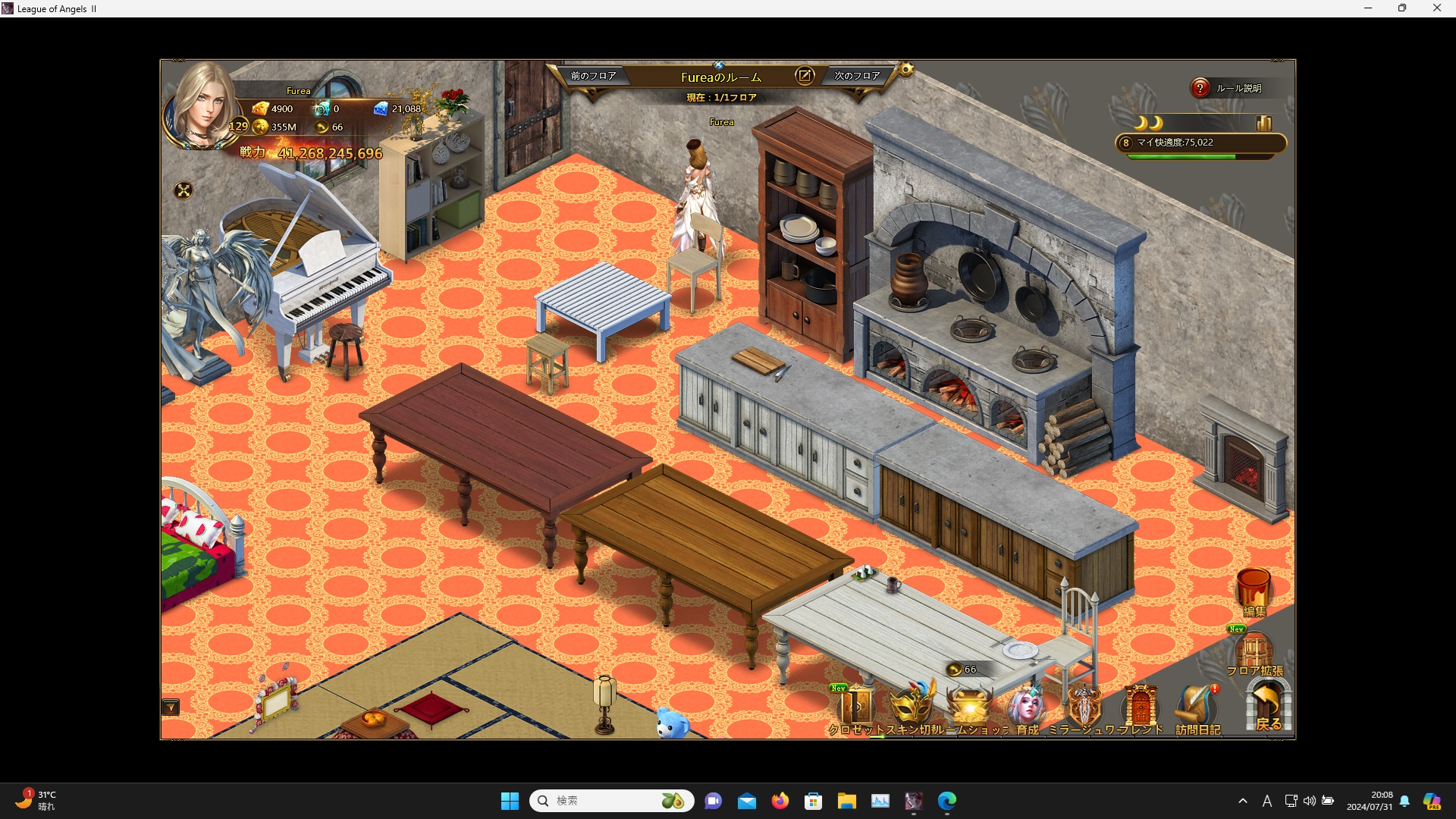Go to the previous floor (前のフロア)

(x=593, y=76)
